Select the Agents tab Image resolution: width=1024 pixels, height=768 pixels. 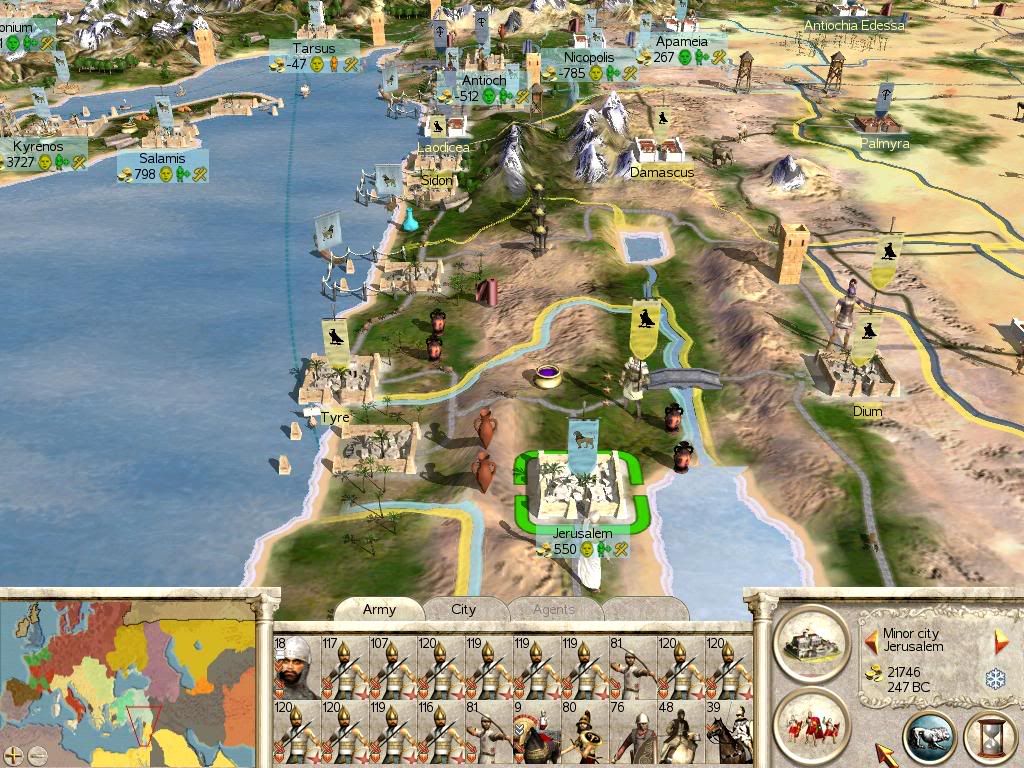pos(553,609)
